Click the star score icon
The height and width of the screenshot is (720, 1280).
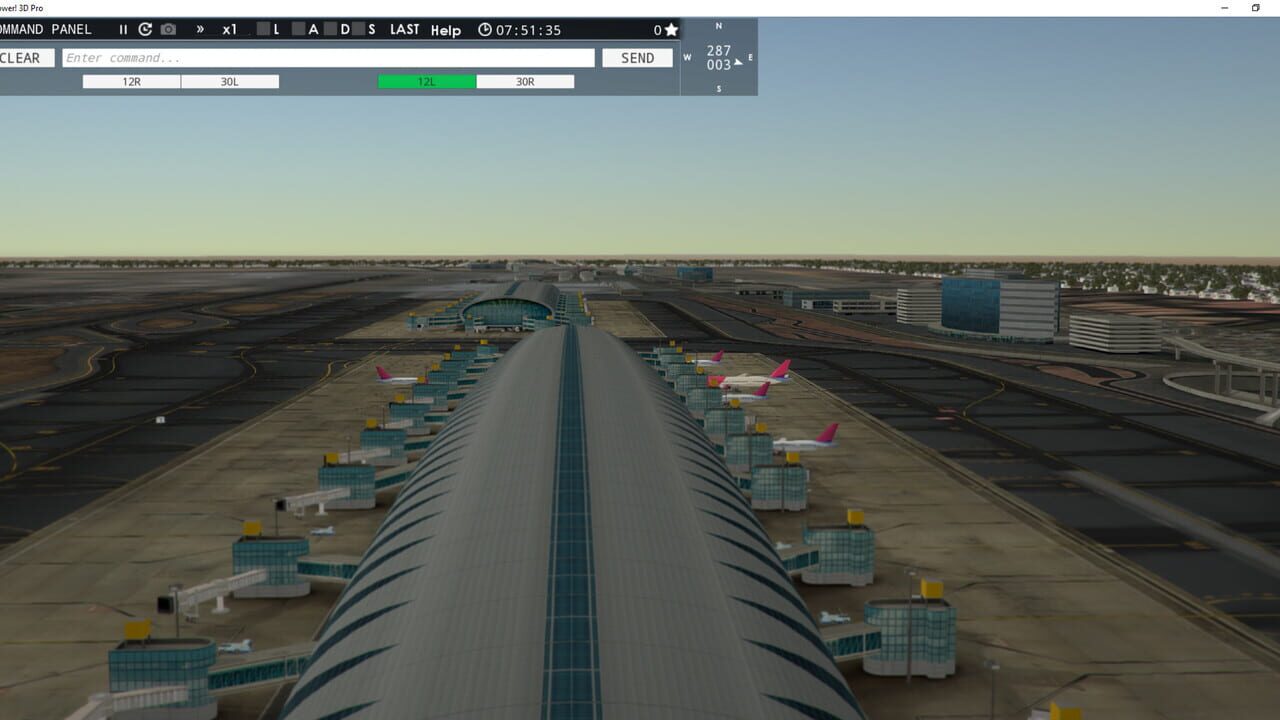pyautogui.click(x=671, y=30)
